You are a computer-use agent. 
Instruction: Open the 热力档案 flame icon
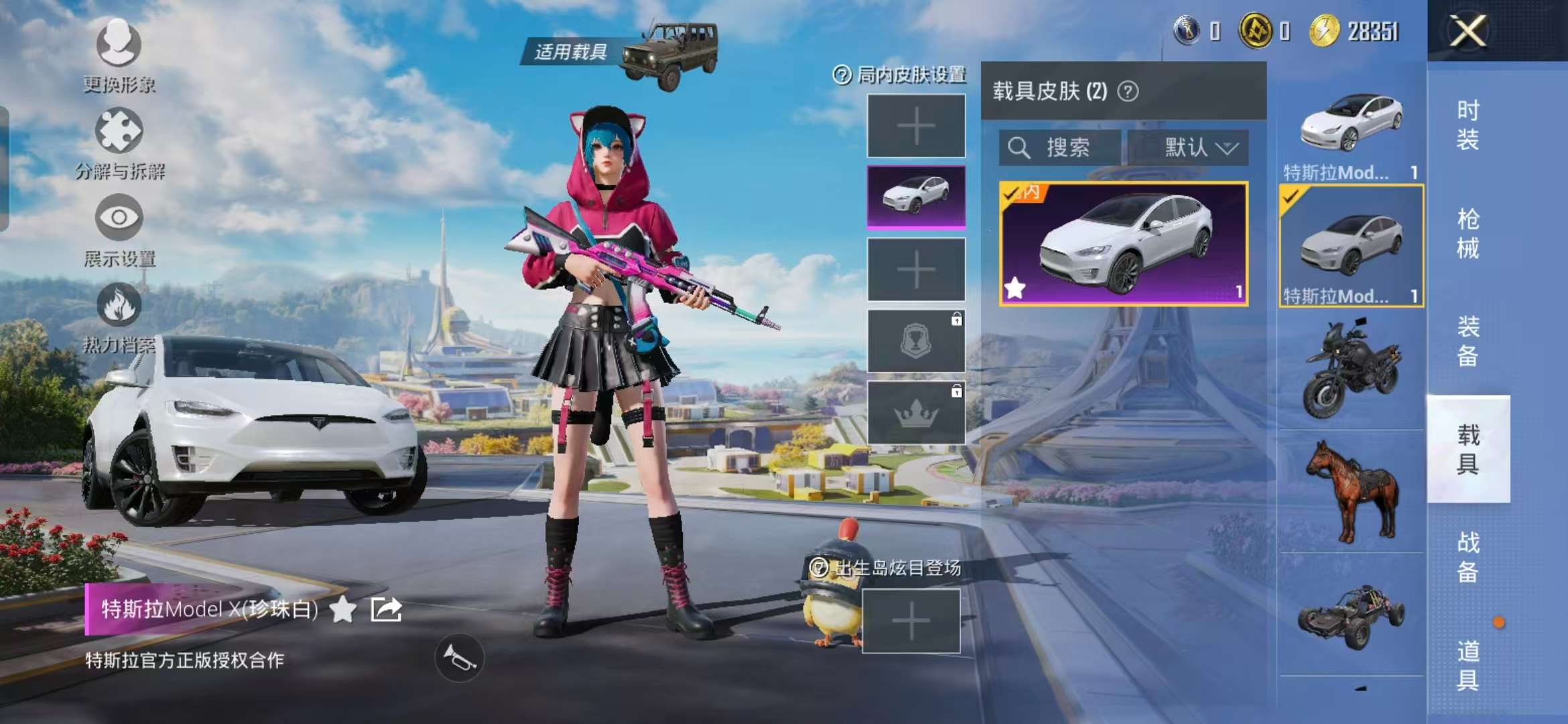point(119,316)
